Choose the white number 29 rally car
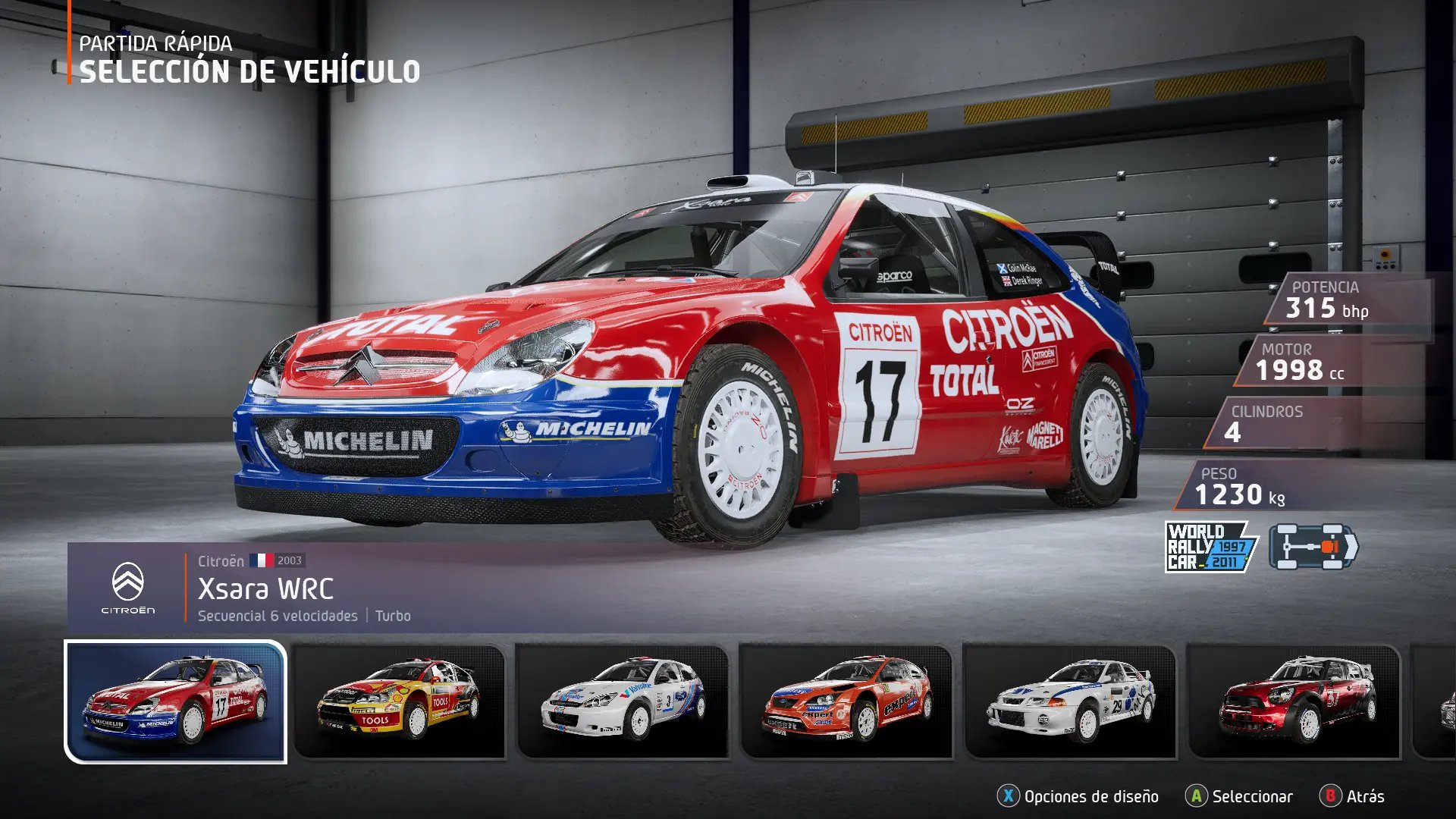Screen dimensions: 1456x819 tap(1069, 701)
